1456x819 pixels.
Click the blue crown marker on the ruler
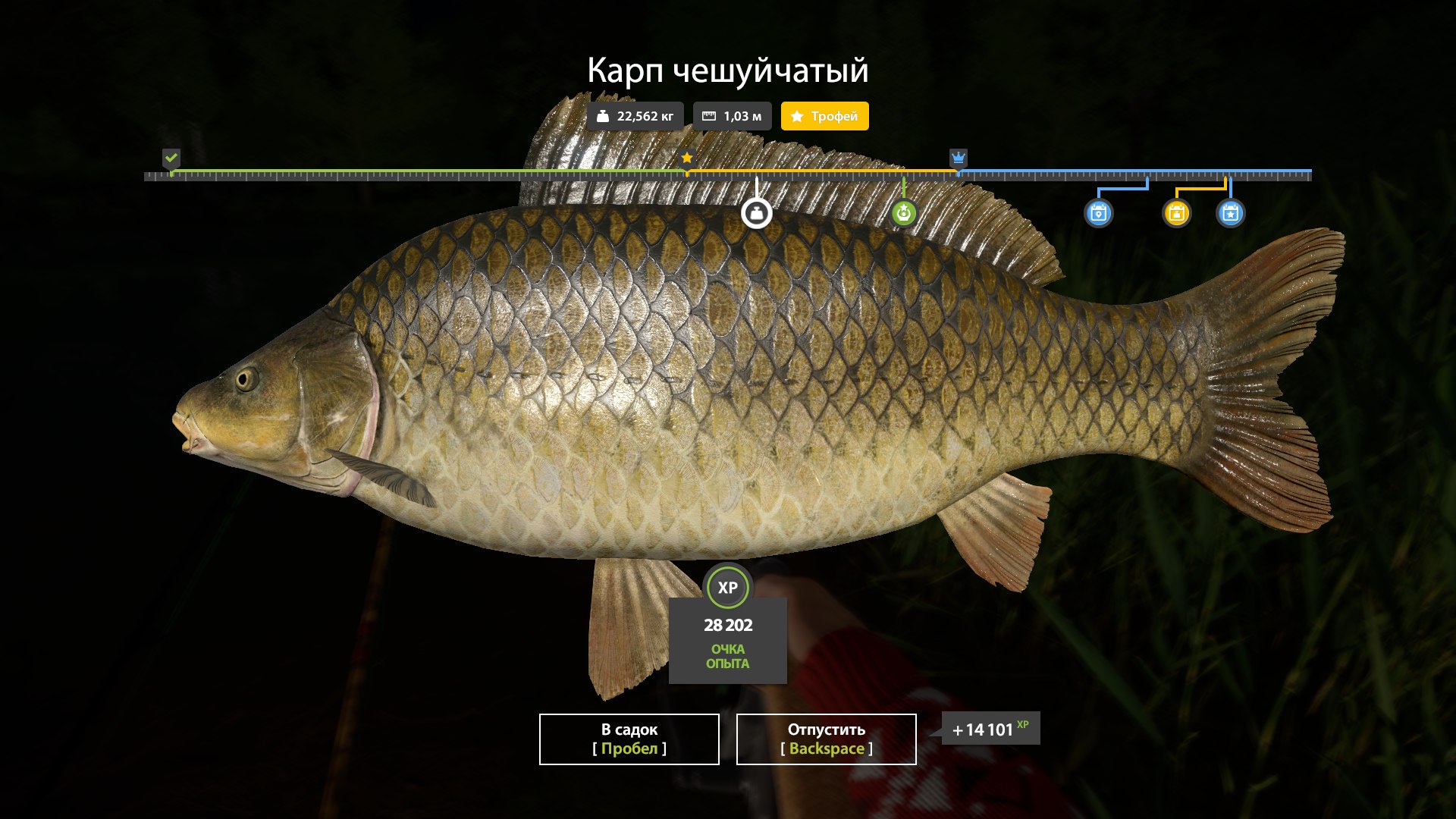(958, 158)
